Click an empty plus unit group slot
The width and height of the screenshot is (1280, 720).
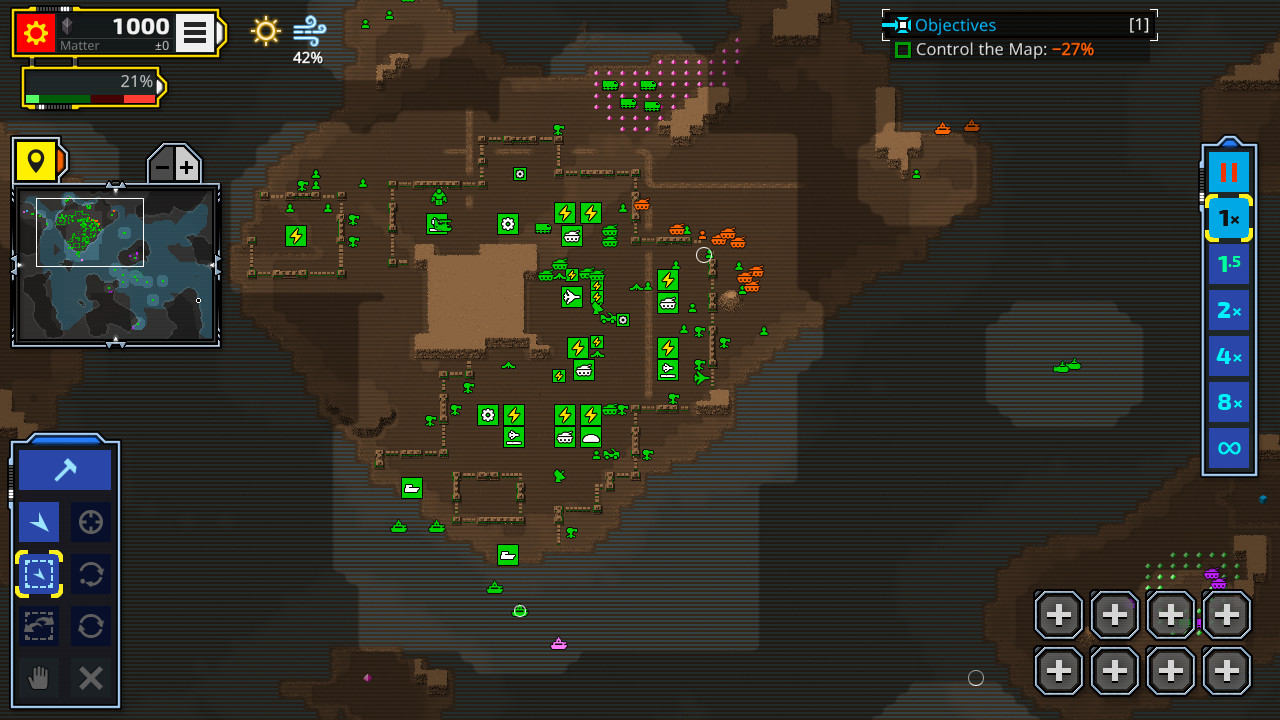1057,614
